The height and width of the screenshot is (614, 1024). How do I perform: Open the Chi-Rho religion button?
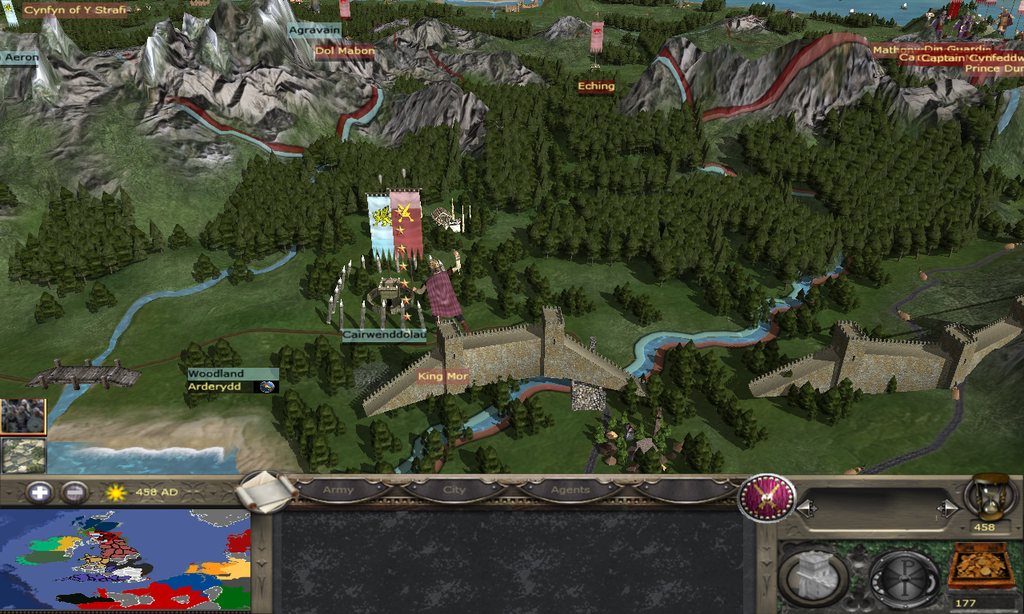pyautogui.click(x=903, y=578)
